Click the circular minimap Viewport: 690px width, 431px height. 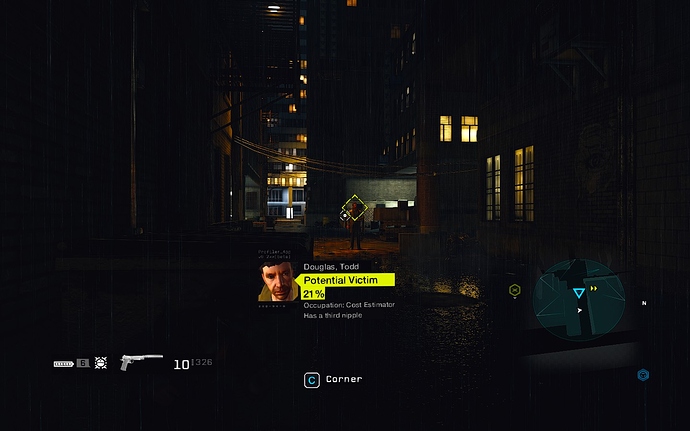tap(579, 300)
